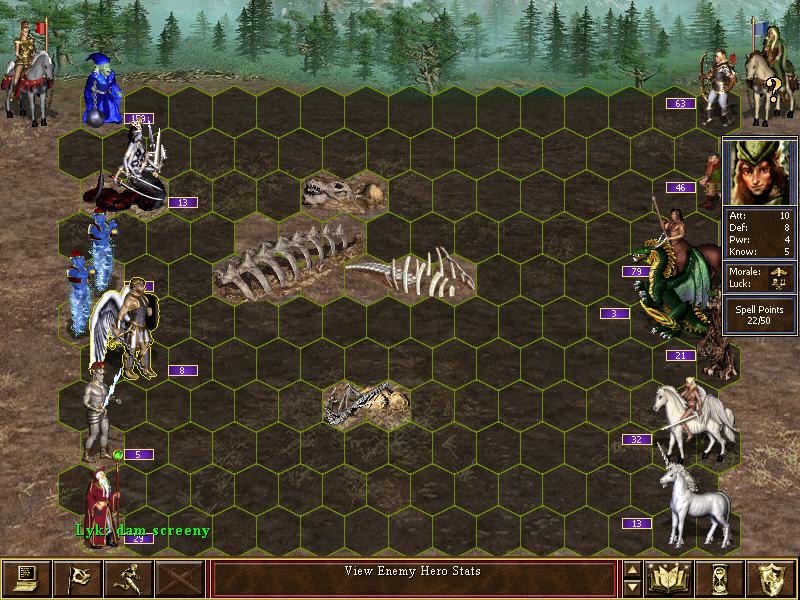Click the hourglass Wait button

(720, 577)
